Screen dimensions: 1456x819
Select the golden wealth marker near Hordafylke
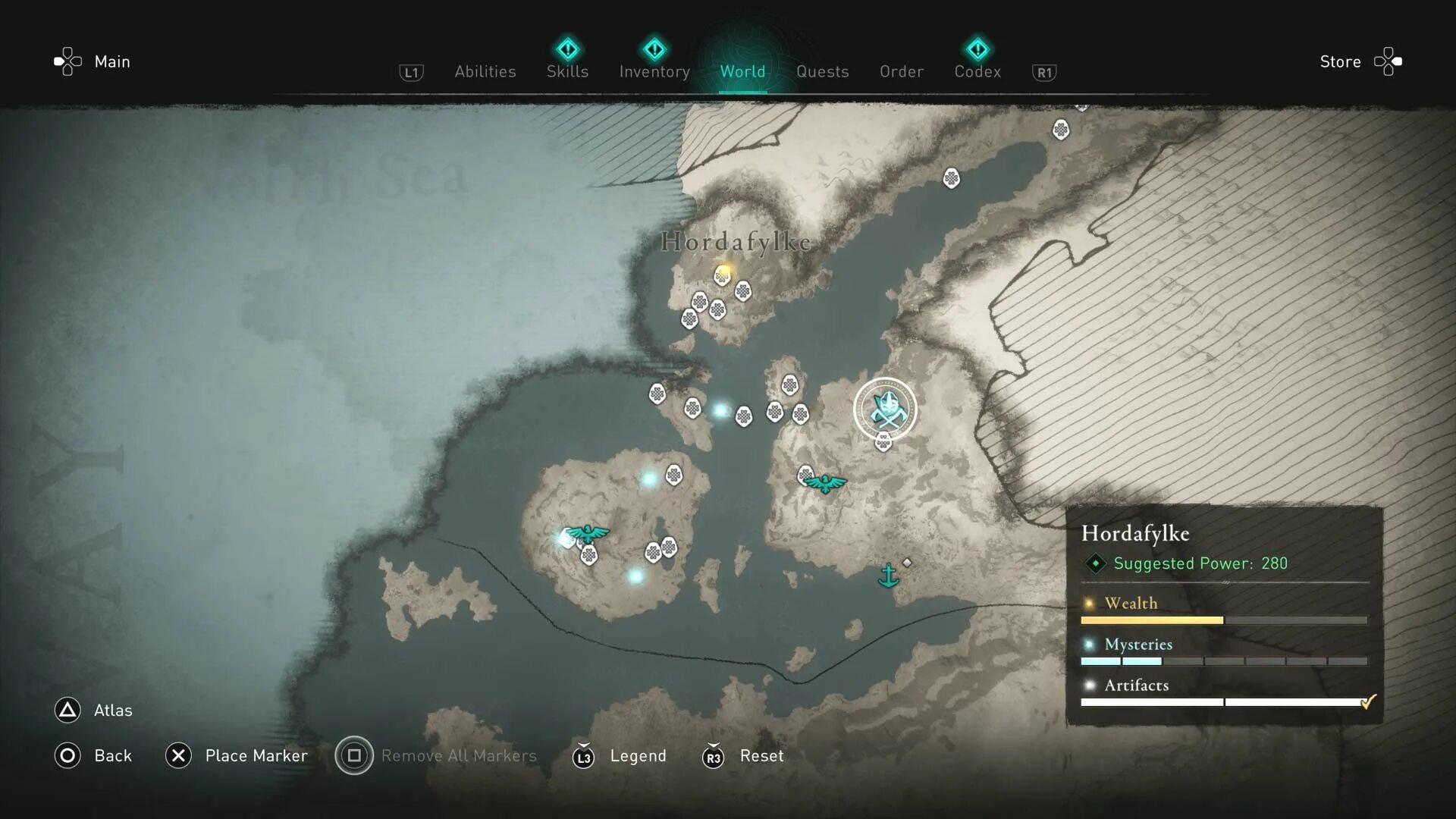coord(725,271)
